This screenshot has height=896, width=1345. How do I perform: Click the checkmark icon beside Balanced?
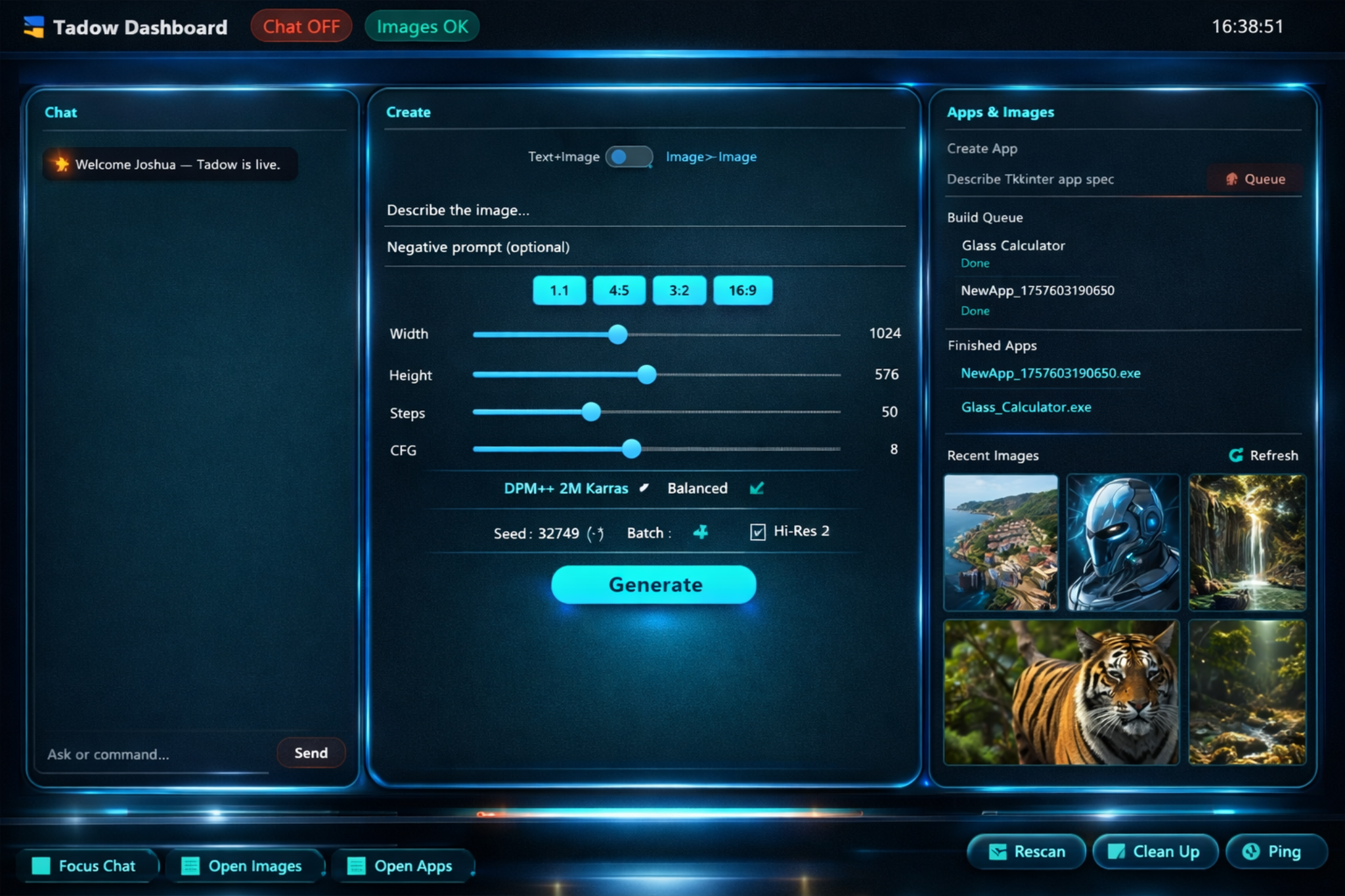tap(758, 488)
